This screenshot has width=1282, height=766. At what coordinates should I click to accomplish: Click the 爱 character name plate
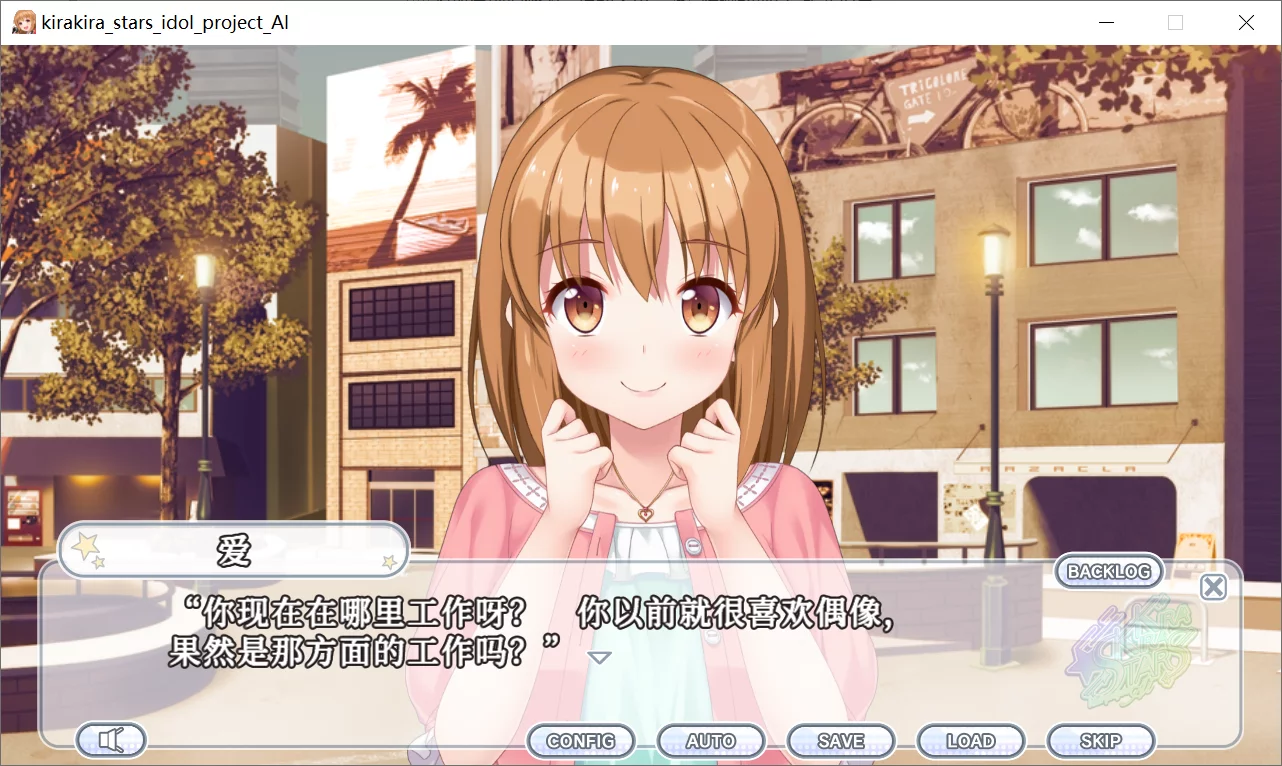232,550
